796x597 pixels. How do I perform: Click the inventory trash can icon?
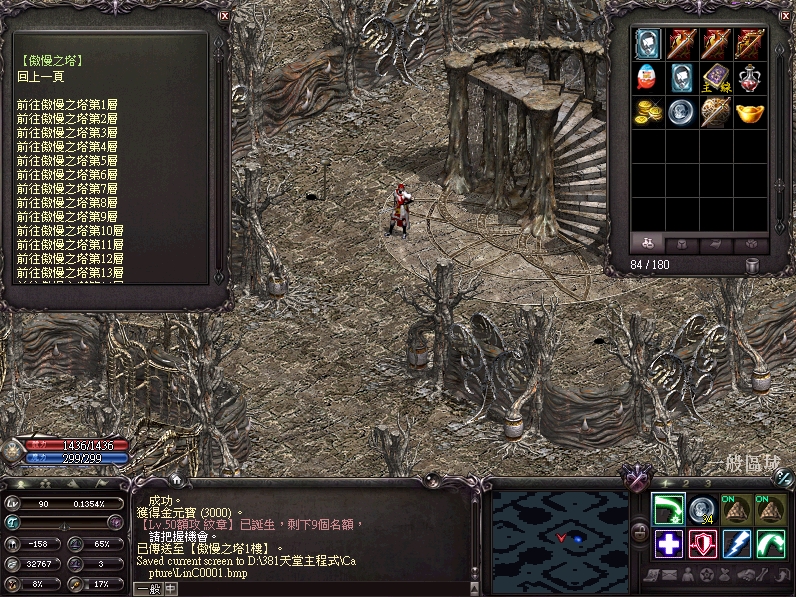(x=753, y=265)
